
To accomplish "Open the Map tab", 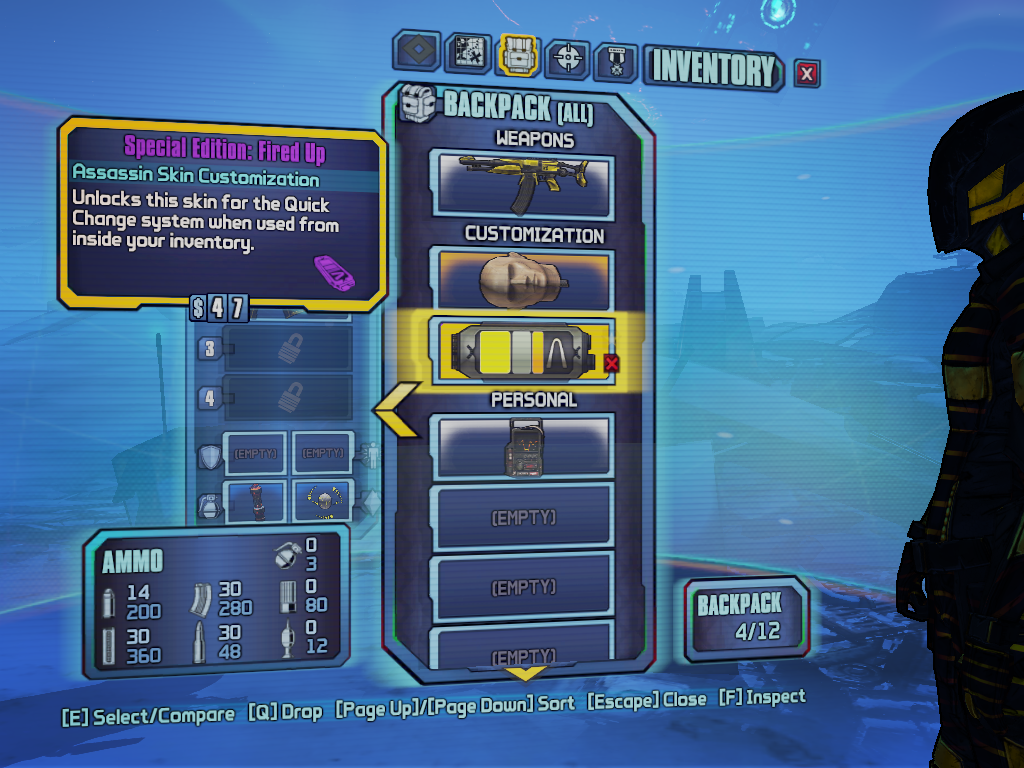I will (467, 54).
